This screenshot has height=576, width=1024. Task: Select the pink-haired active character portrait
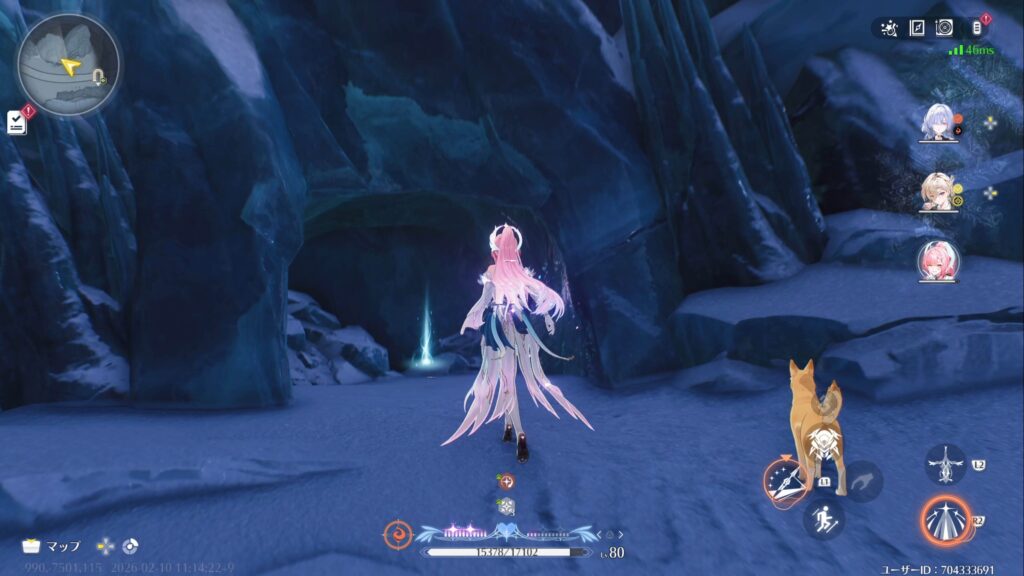tap(938, 260)
